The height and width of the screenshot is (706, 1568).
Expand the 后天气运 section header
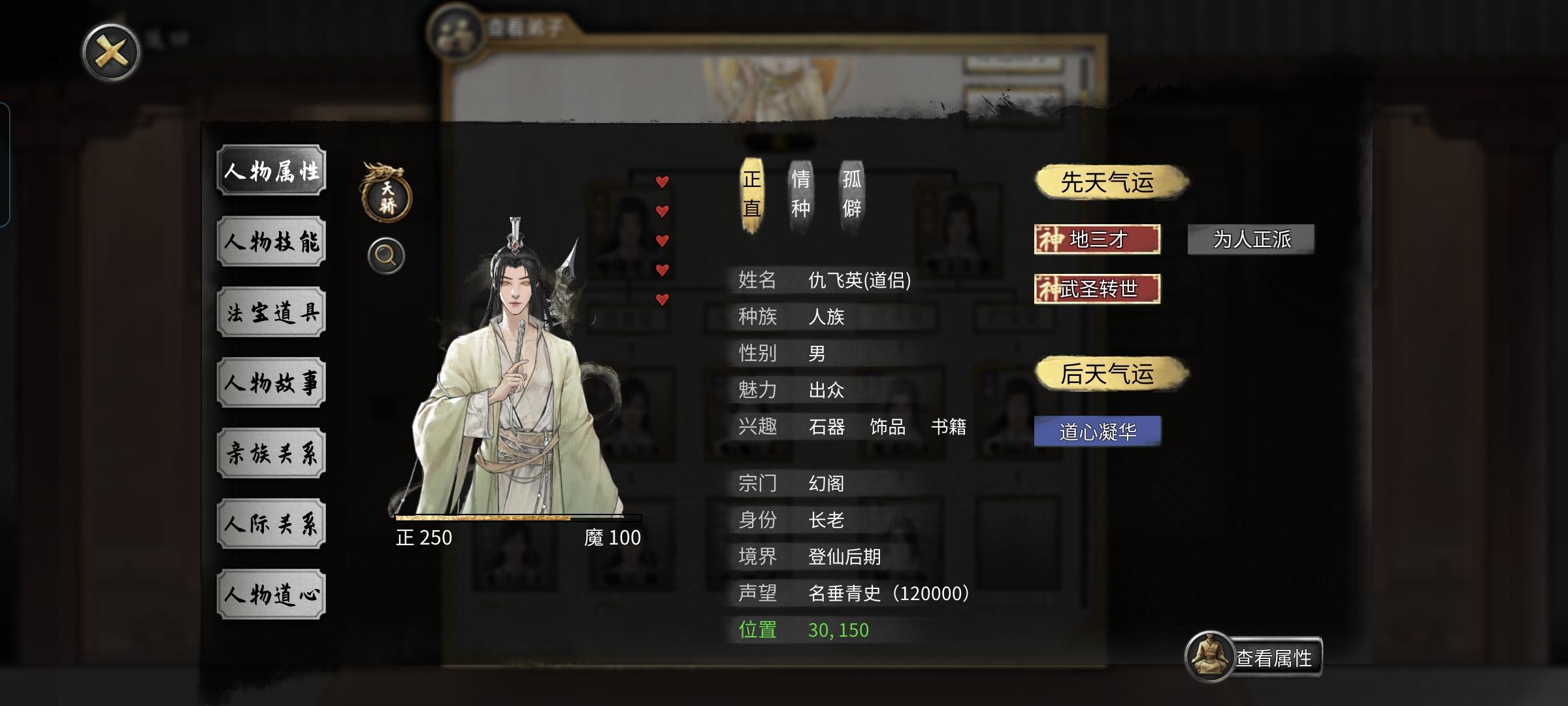pos(1111,373)
